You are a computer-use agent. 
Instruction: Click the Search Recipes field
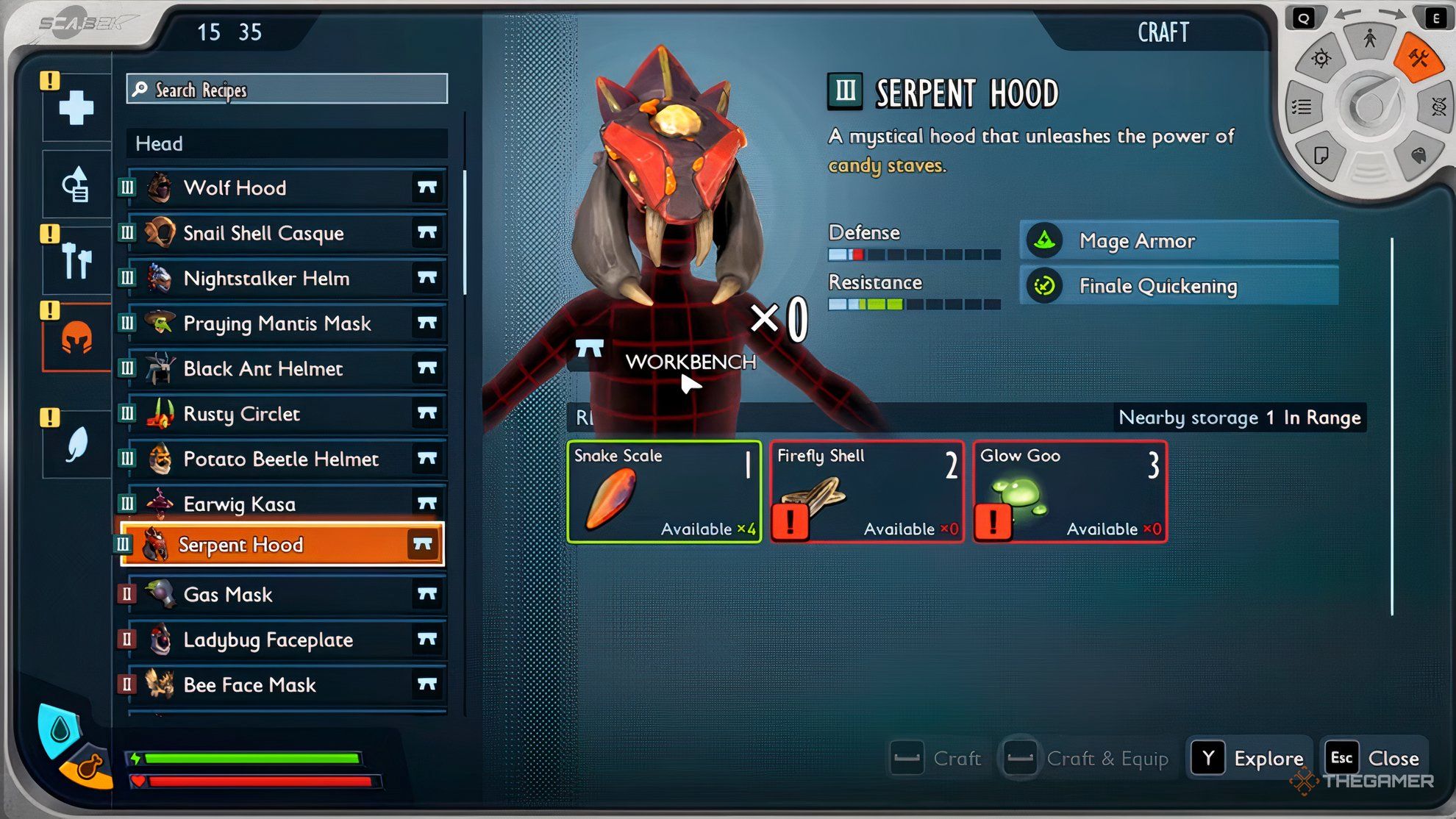(x=287, y=90)
